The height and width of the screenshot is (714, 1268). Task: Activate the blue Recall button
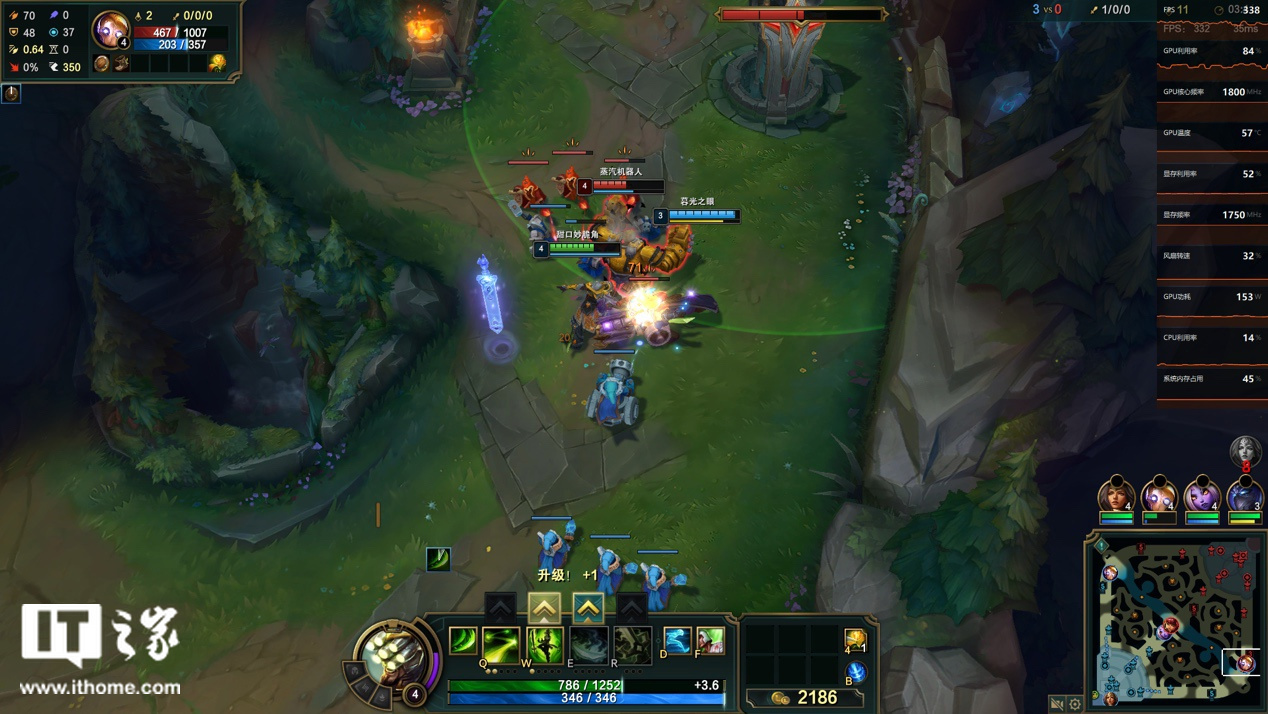pos(856,672)
